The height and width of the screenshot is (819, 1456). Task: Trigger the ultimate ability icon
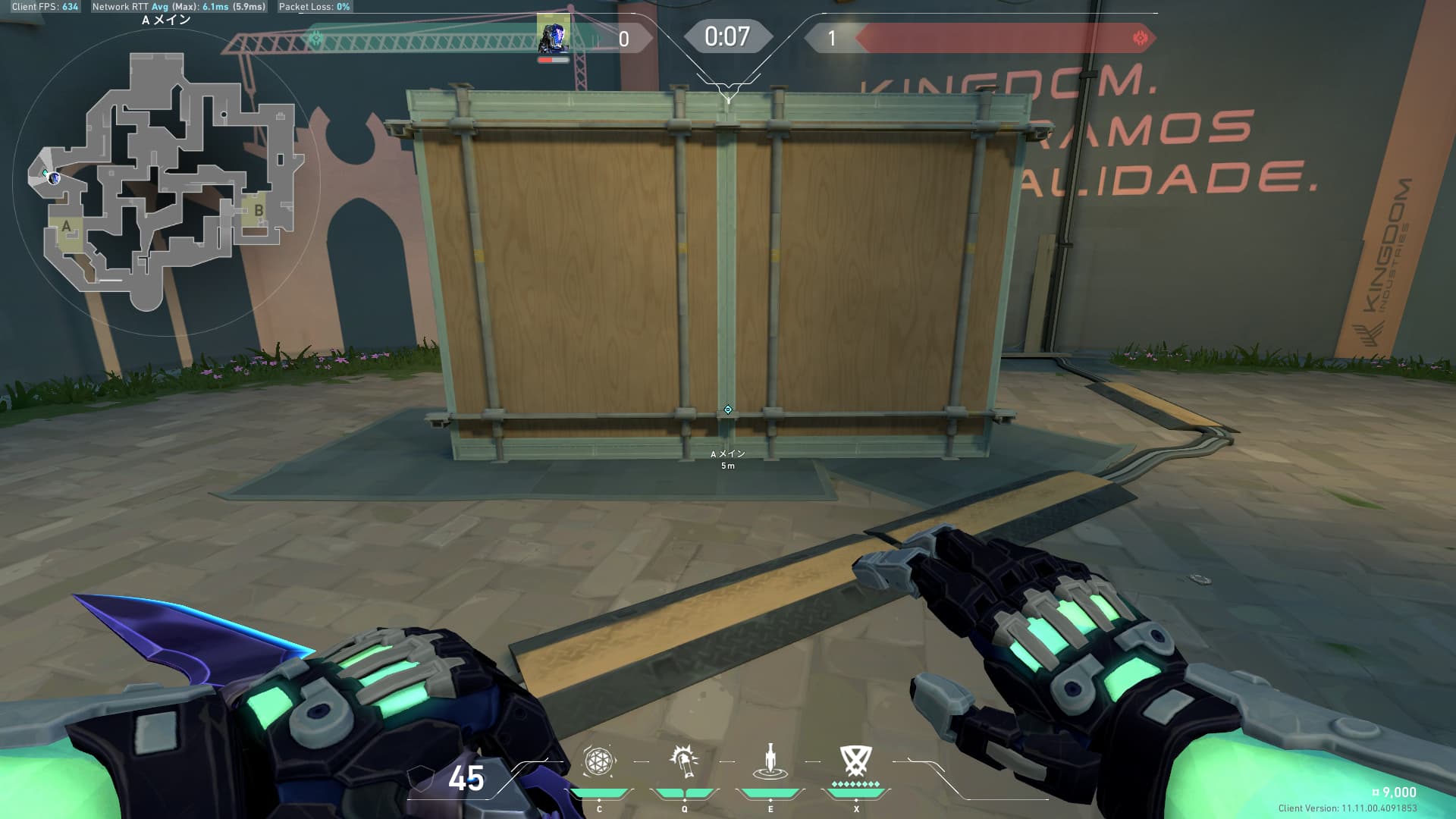pyautogui.click(x=855, y=761)
